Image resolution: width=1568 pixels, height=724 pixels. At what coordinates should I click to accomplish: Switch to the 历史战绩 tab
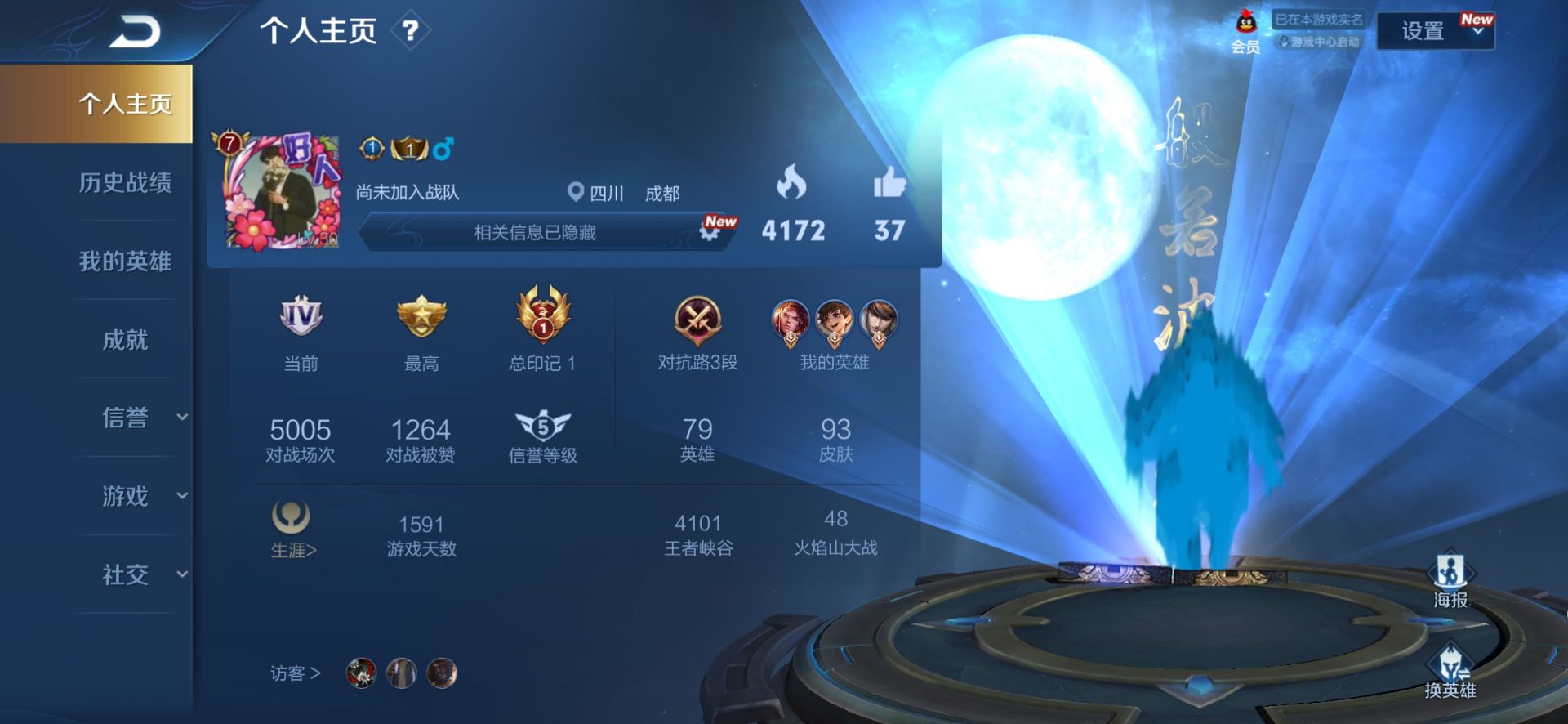pyautogui.click(x=127, y=185)
